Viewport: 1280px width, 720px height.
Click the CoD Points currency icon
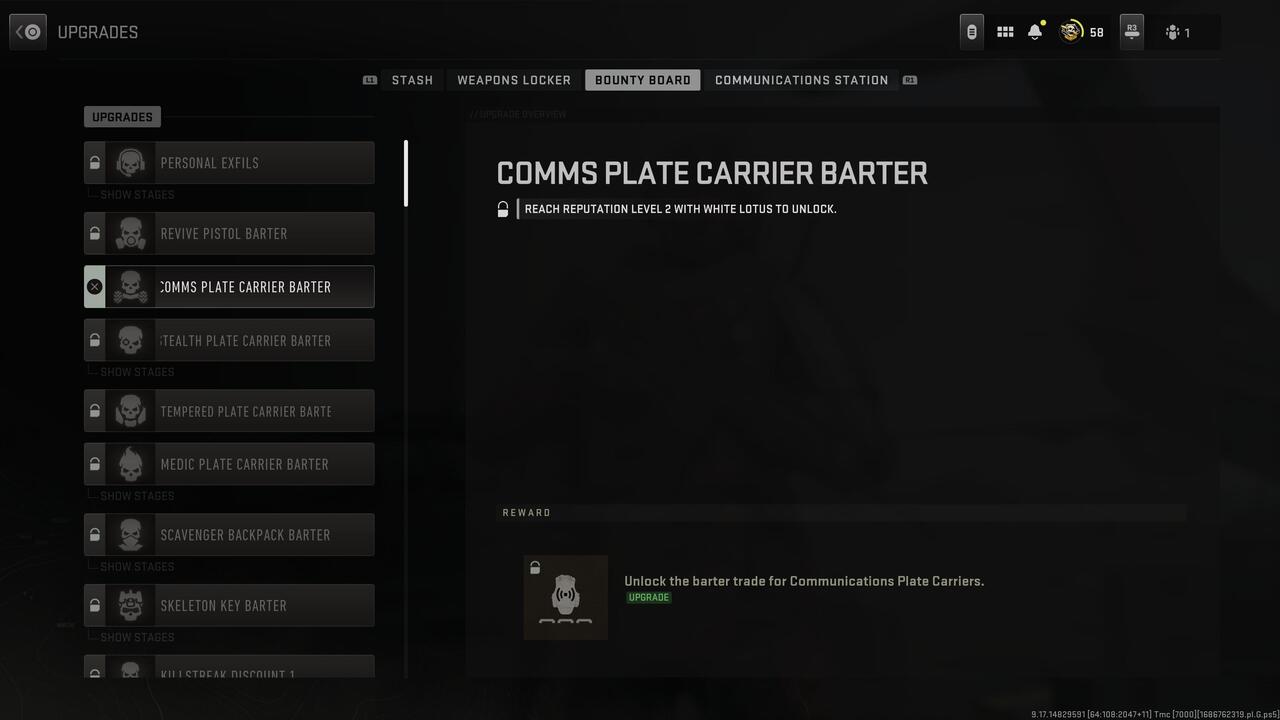[1069, 31]
